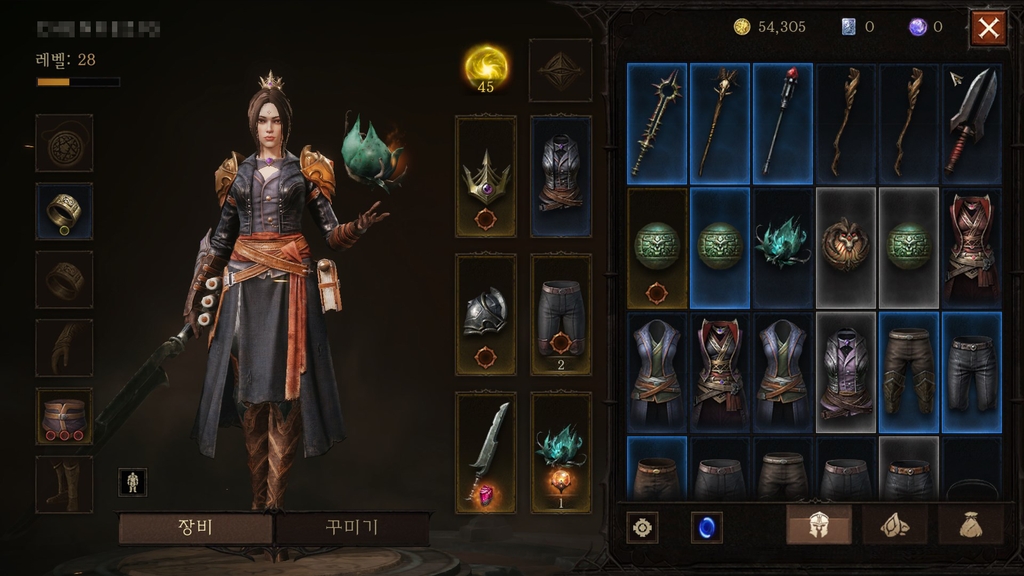The width and height of the screenshot is (1024, 576).
Task: Select the equipped gold ring slot
Action: pyautogui.click(x=64, y=210)
